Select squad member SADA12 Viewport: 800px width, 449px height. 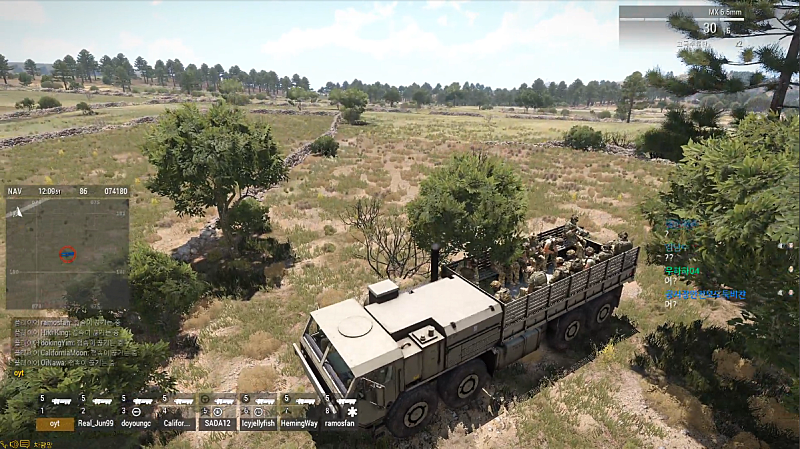click(x=218, y=423)
